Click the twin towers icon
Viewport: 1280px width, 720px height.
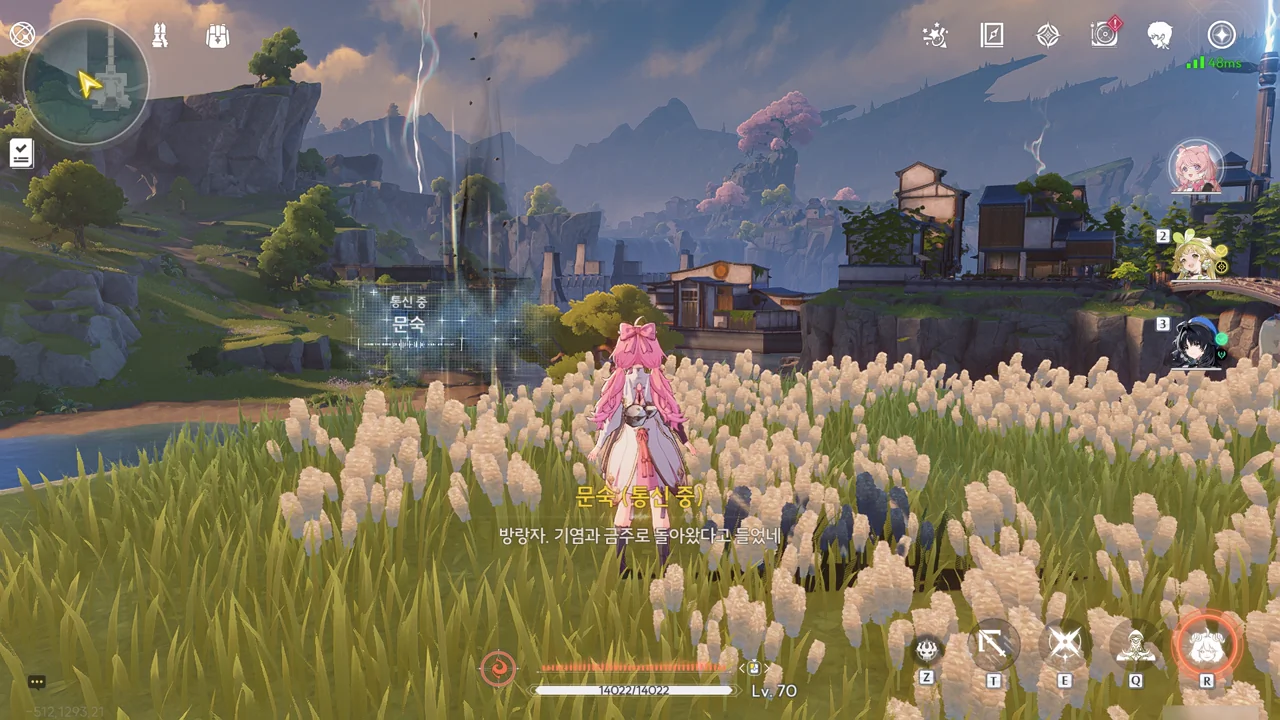(159, 36)
